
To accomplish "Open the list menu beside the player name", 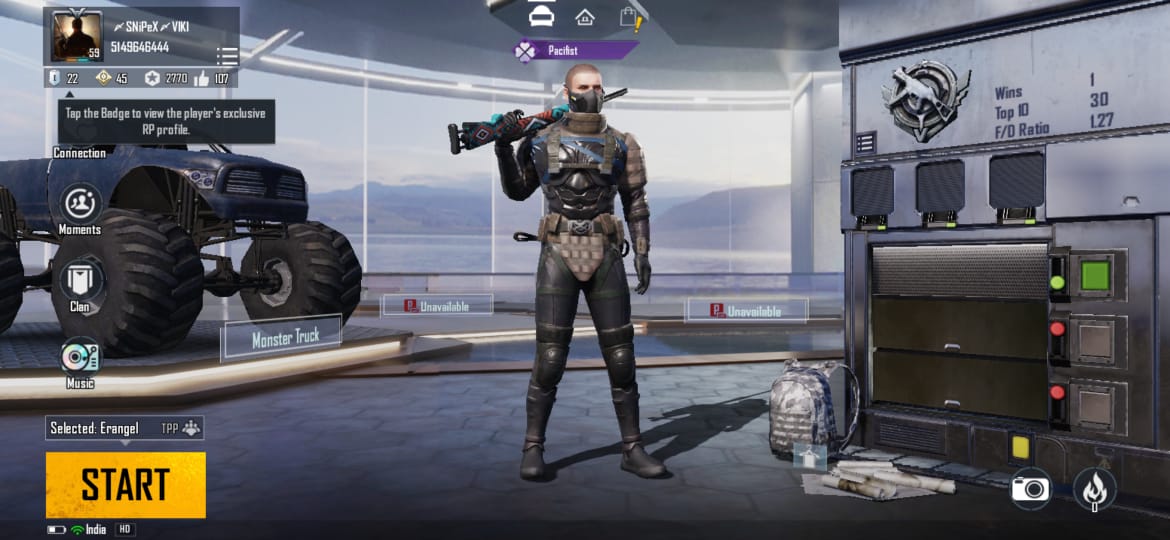I will pyautogui.click(x=227, y=55).
